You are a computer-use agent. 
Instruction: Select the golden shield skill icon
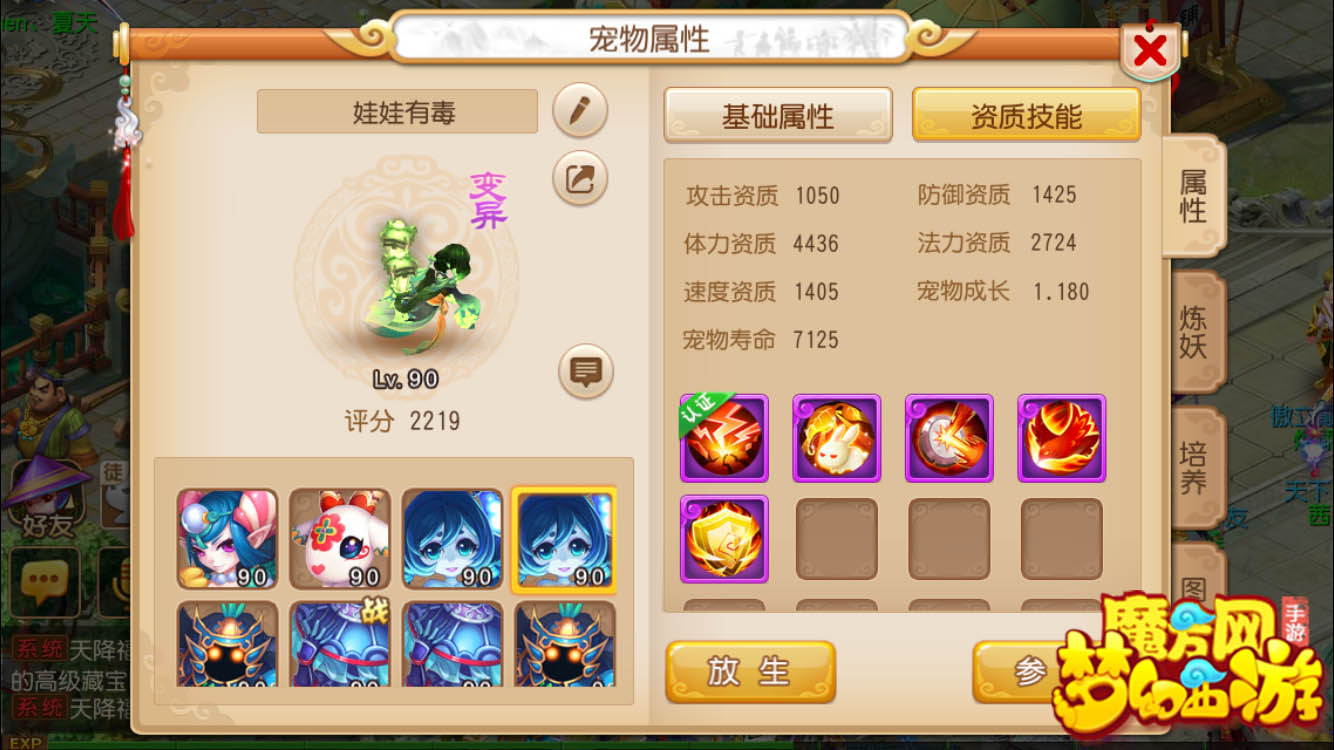(724, 539)
